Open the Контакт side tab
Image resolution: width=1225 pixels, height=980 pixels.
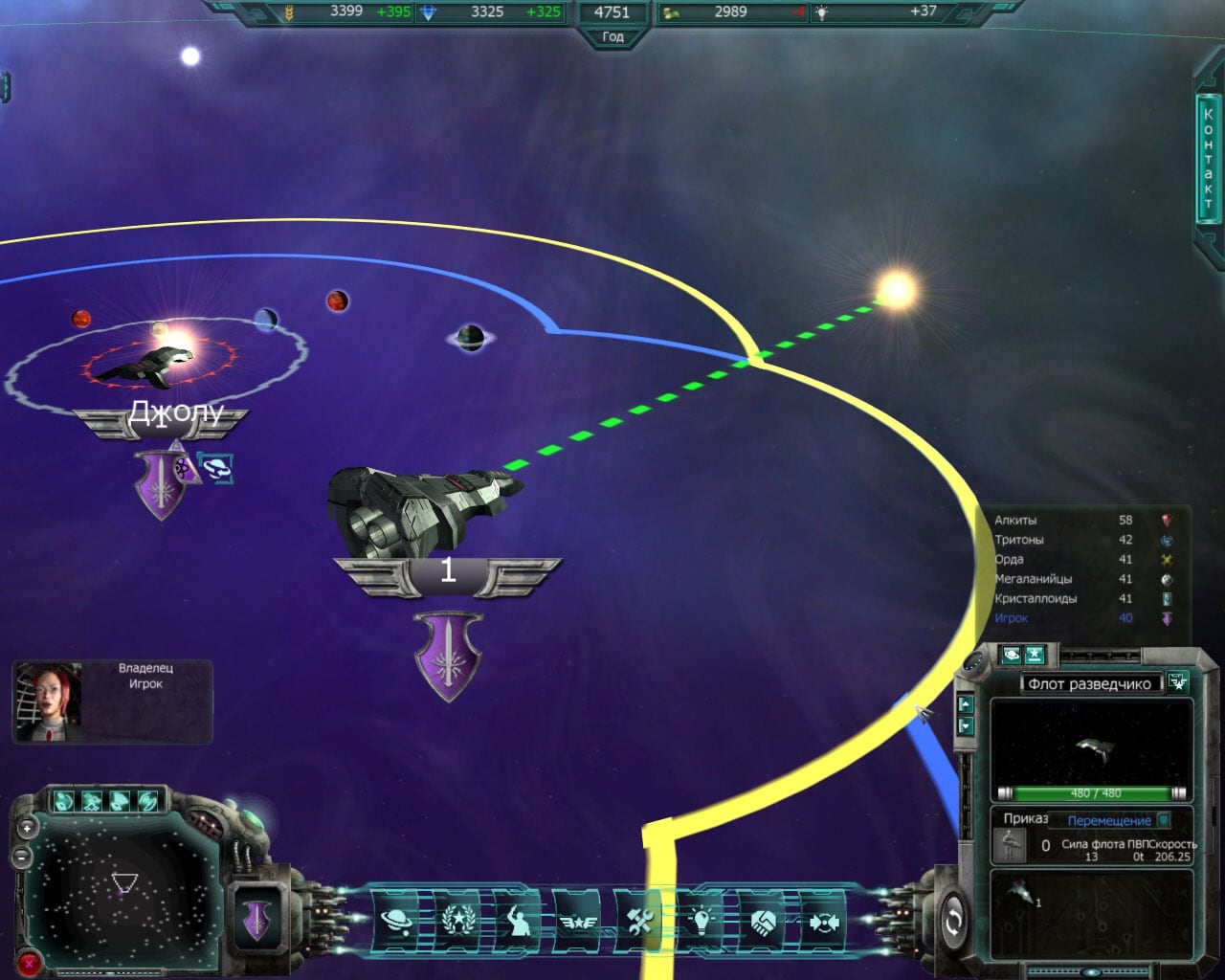click(x=1208, y=160)
